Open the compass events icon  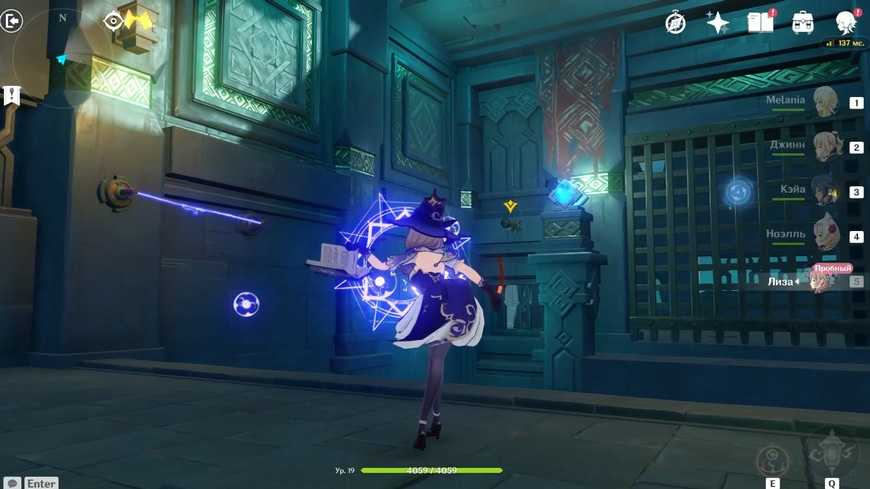(676, 23)
